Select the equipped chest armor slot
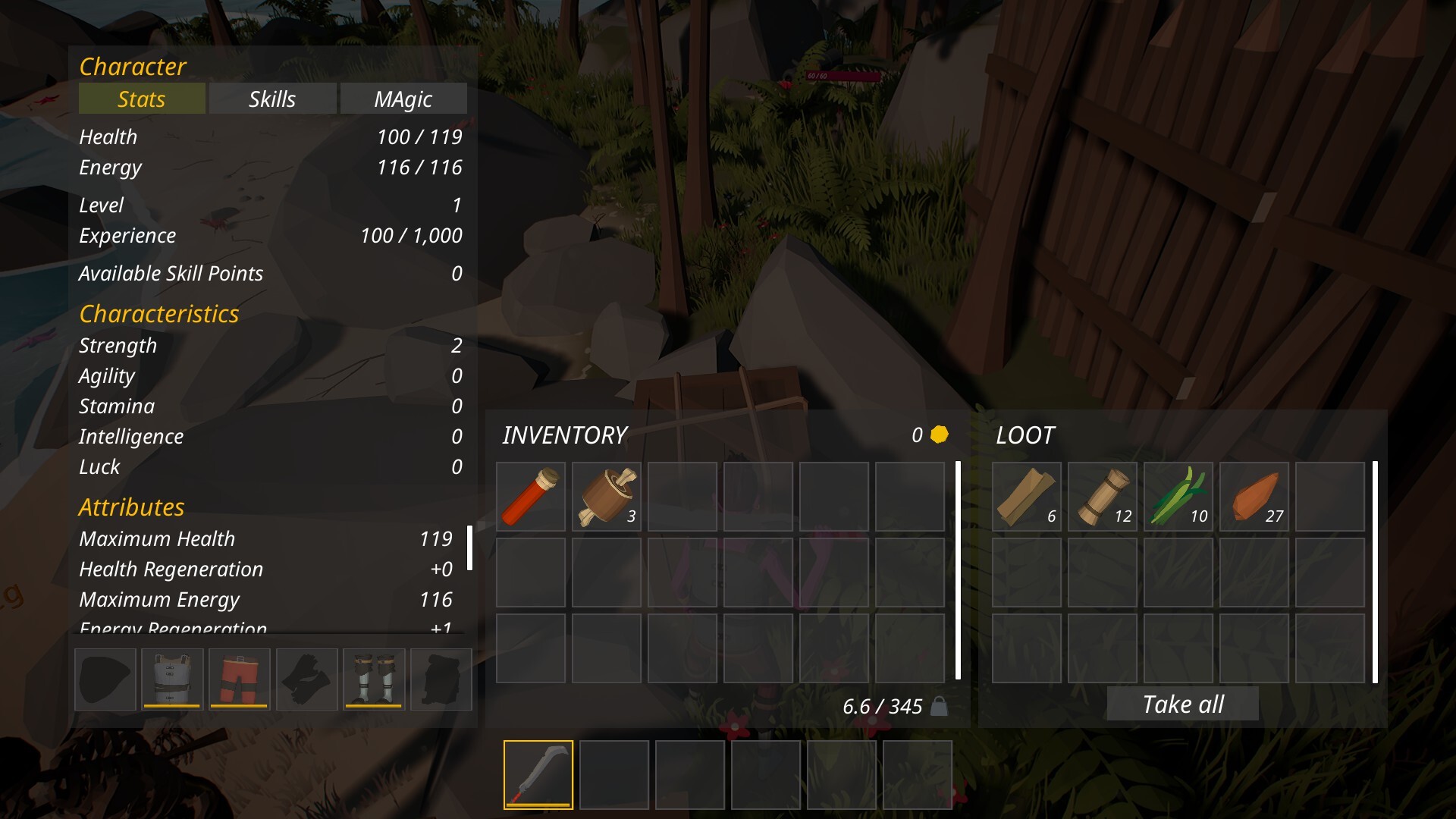 pos(171,679)
